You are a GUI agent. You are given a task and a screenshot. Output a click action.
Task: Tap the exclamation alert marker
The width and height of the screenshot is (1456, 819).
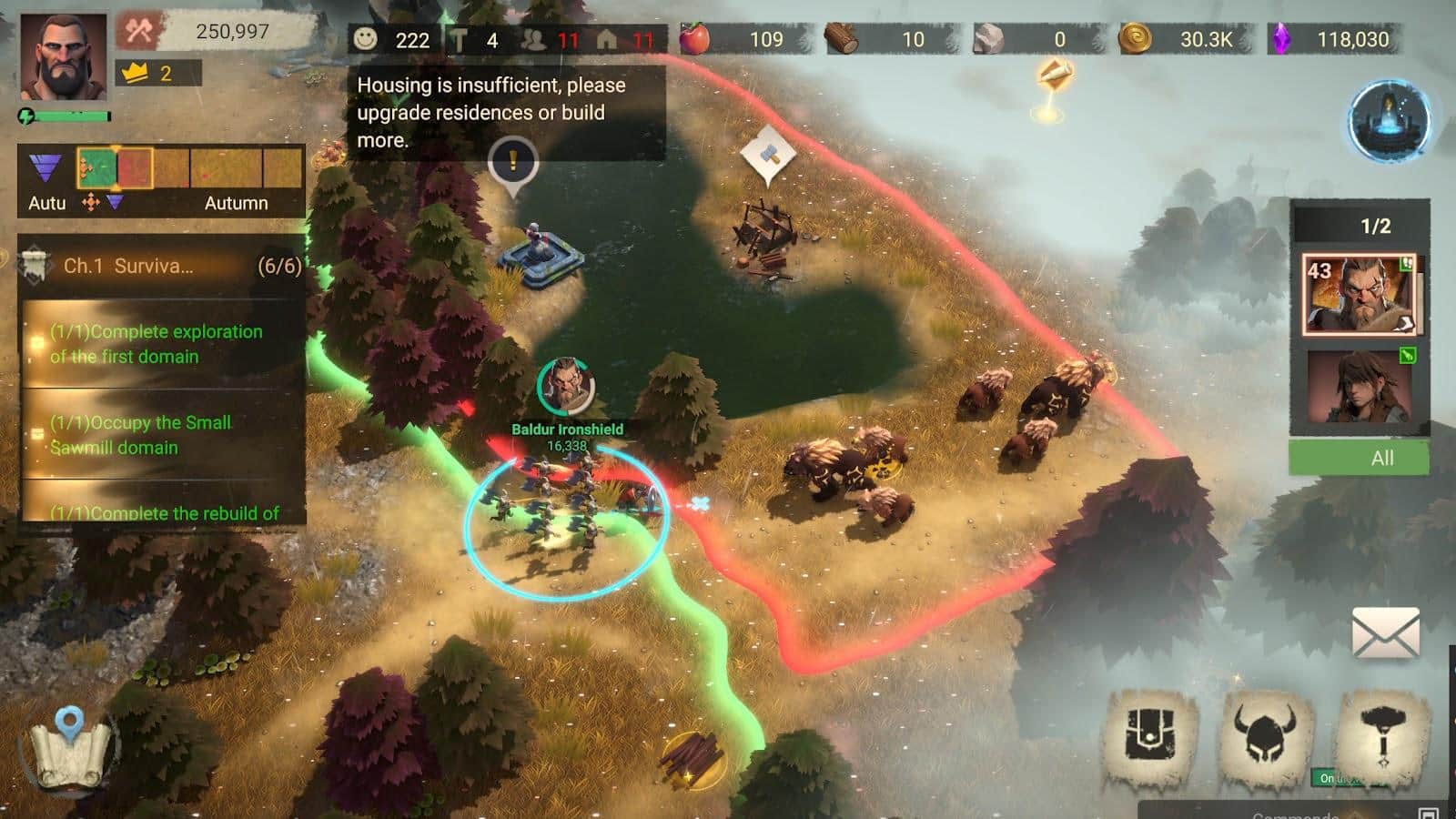513,164
